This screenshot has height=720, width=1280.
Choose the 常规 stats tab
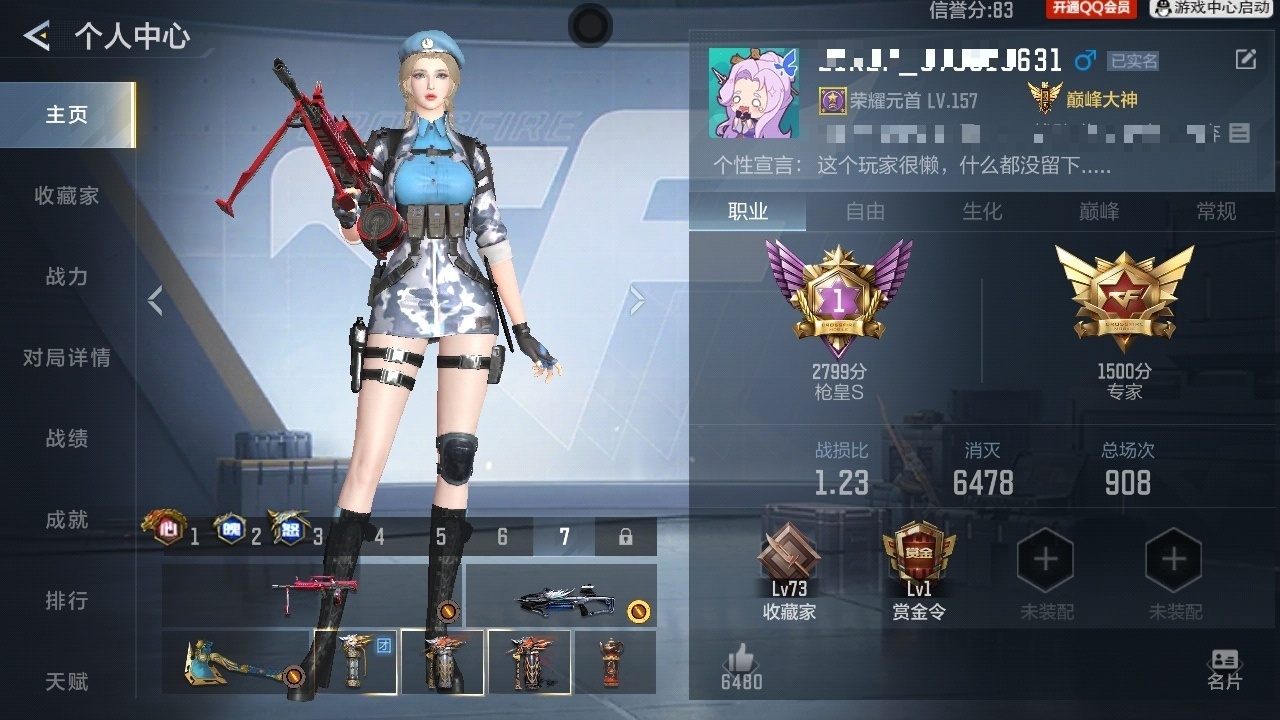pos(1216,212)
